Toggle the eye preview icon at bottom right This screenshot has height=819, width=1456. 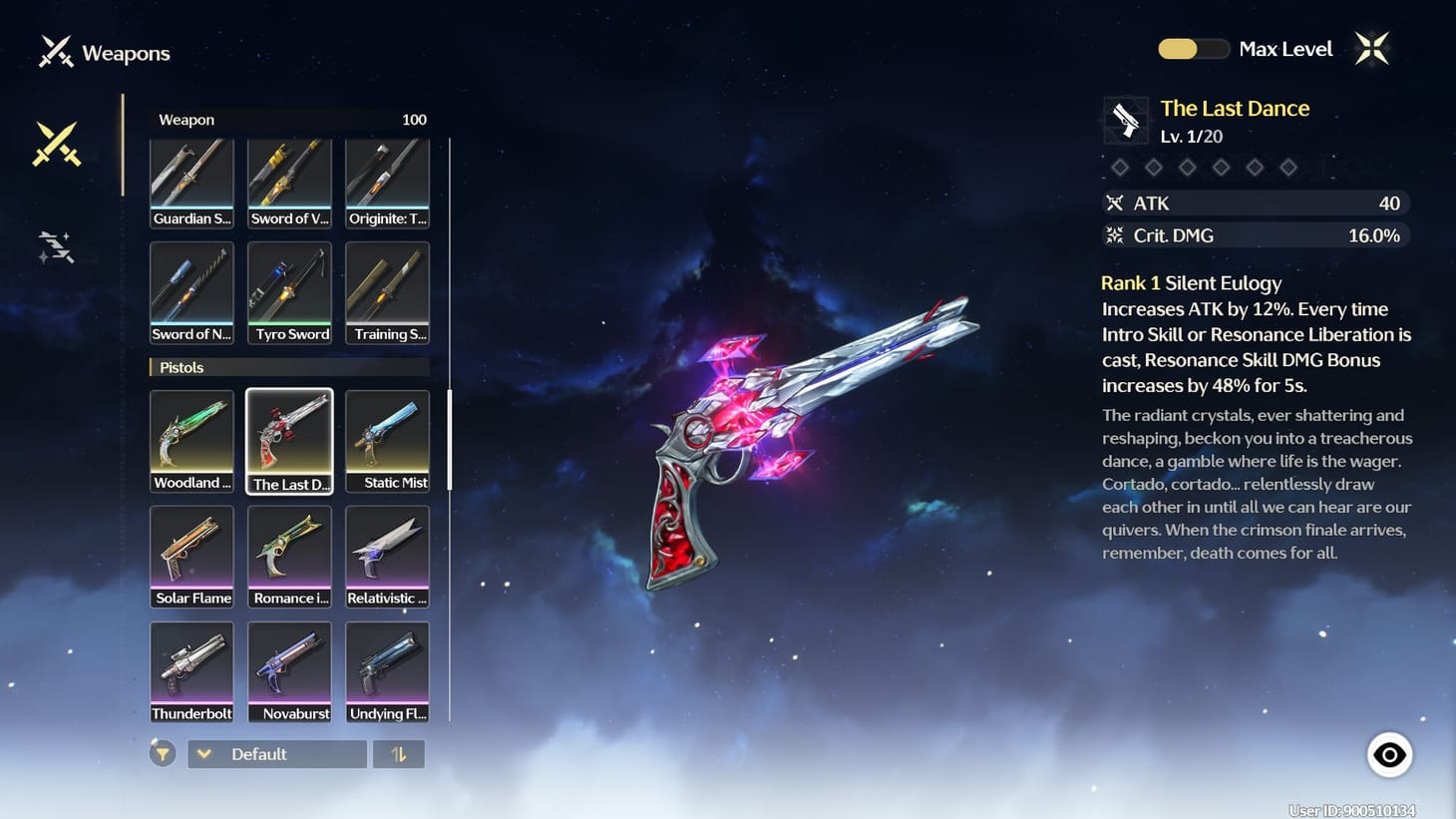click(x=1389, y=755)
